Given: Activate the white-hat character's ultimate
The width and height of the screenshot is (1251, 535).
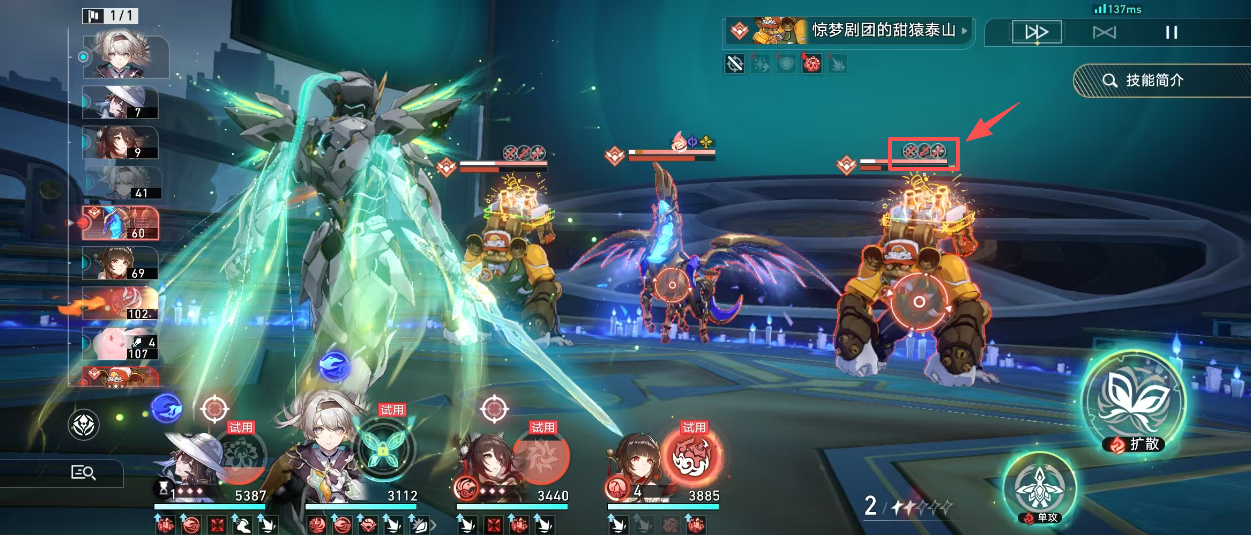Looking at the screenshot, I should point(238,456).
